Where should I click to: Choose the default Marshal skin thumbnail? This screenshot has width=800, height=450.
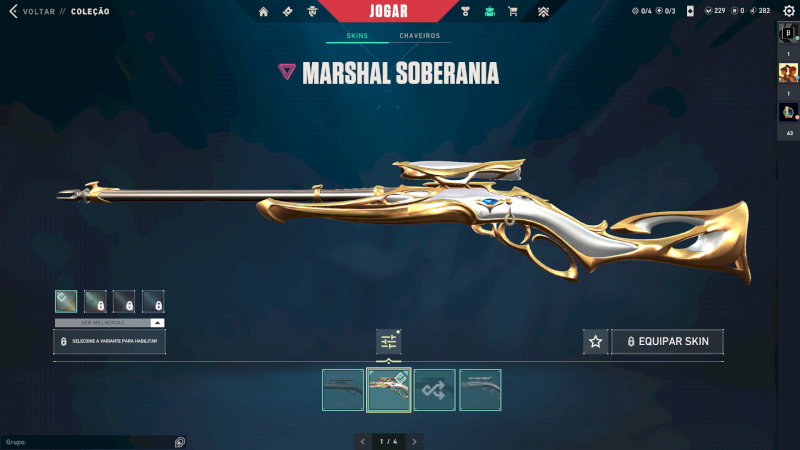coord(343,390)
